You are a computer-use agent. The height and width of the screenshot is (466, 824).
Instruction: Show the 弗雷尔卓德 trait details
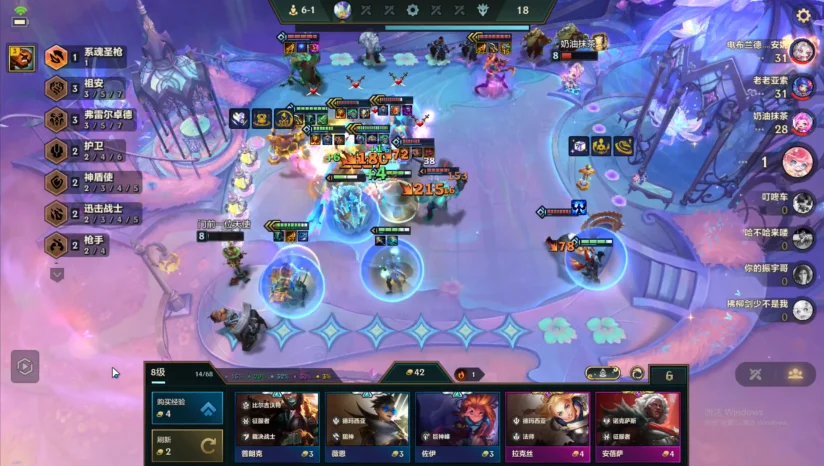[x=85, y=120]
